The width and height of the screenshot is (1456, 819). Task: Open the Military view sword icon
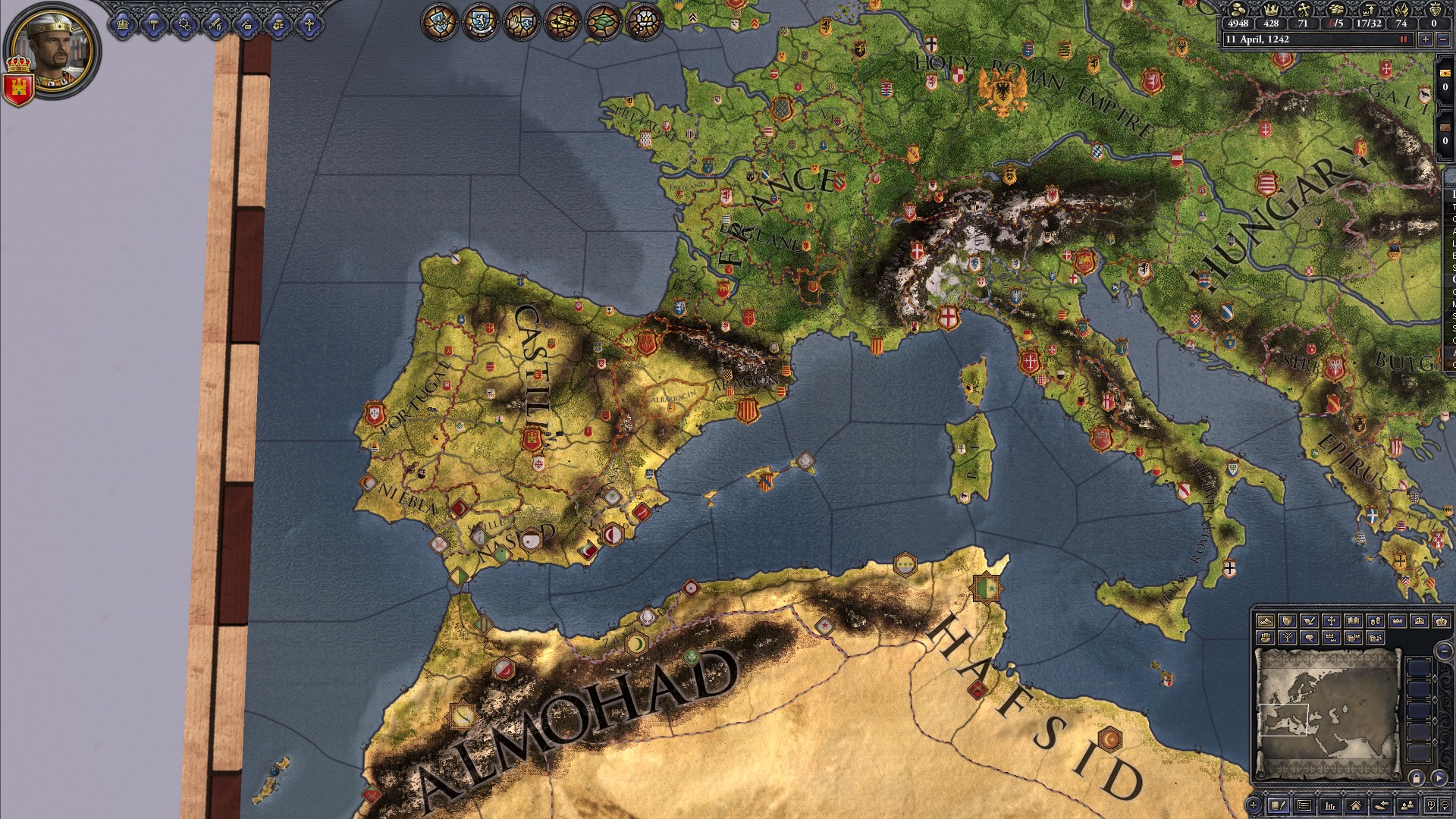215,25
